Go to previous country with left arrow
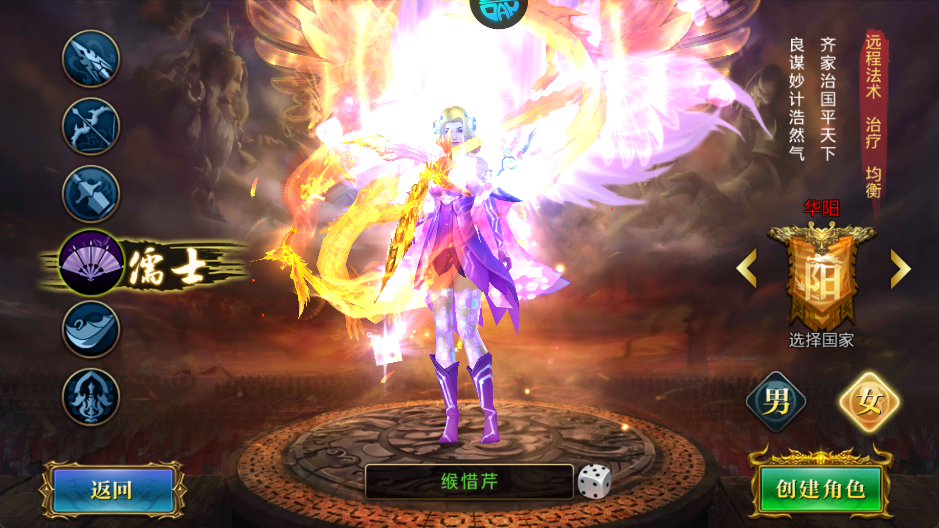 (746, 268)
